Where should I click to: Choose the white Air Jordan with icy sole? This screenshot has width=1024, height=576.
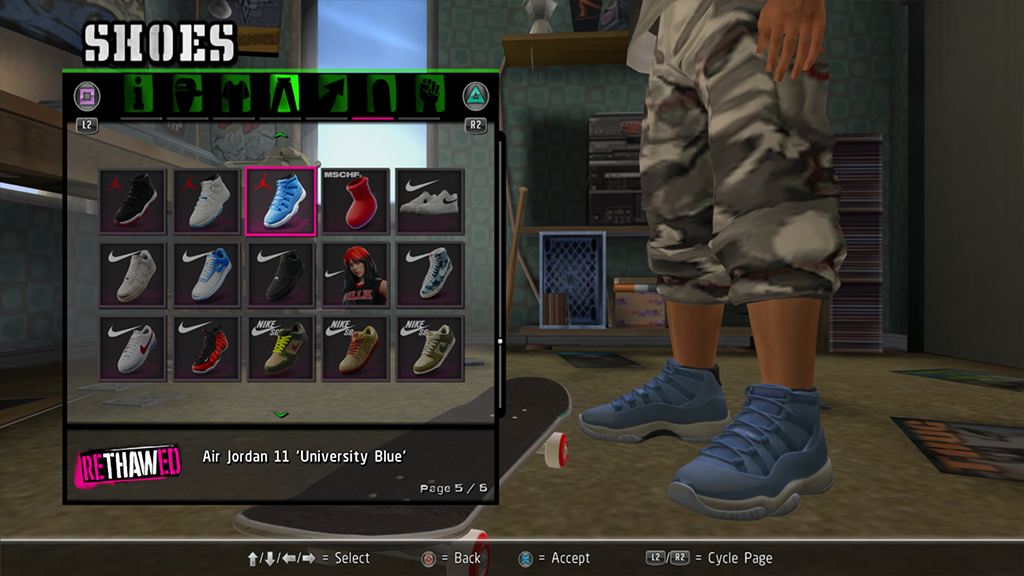click(206, 202)
